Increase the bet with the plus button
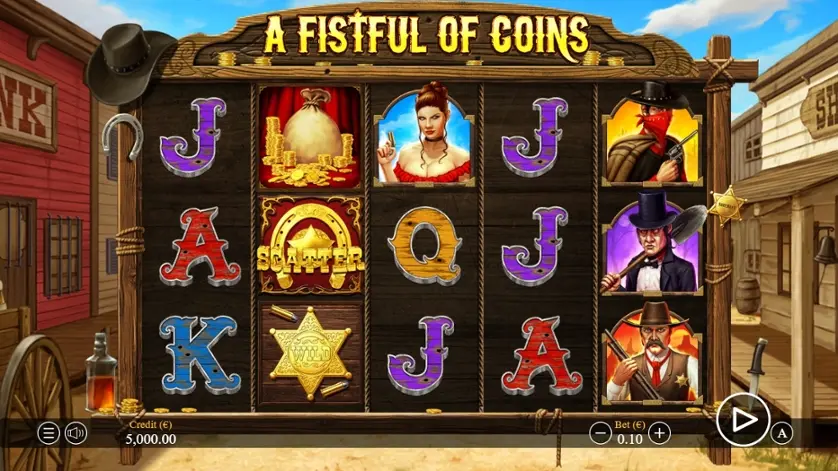Image resolution: width=838 pixels, height=471 pixels. tap(659, 433)
